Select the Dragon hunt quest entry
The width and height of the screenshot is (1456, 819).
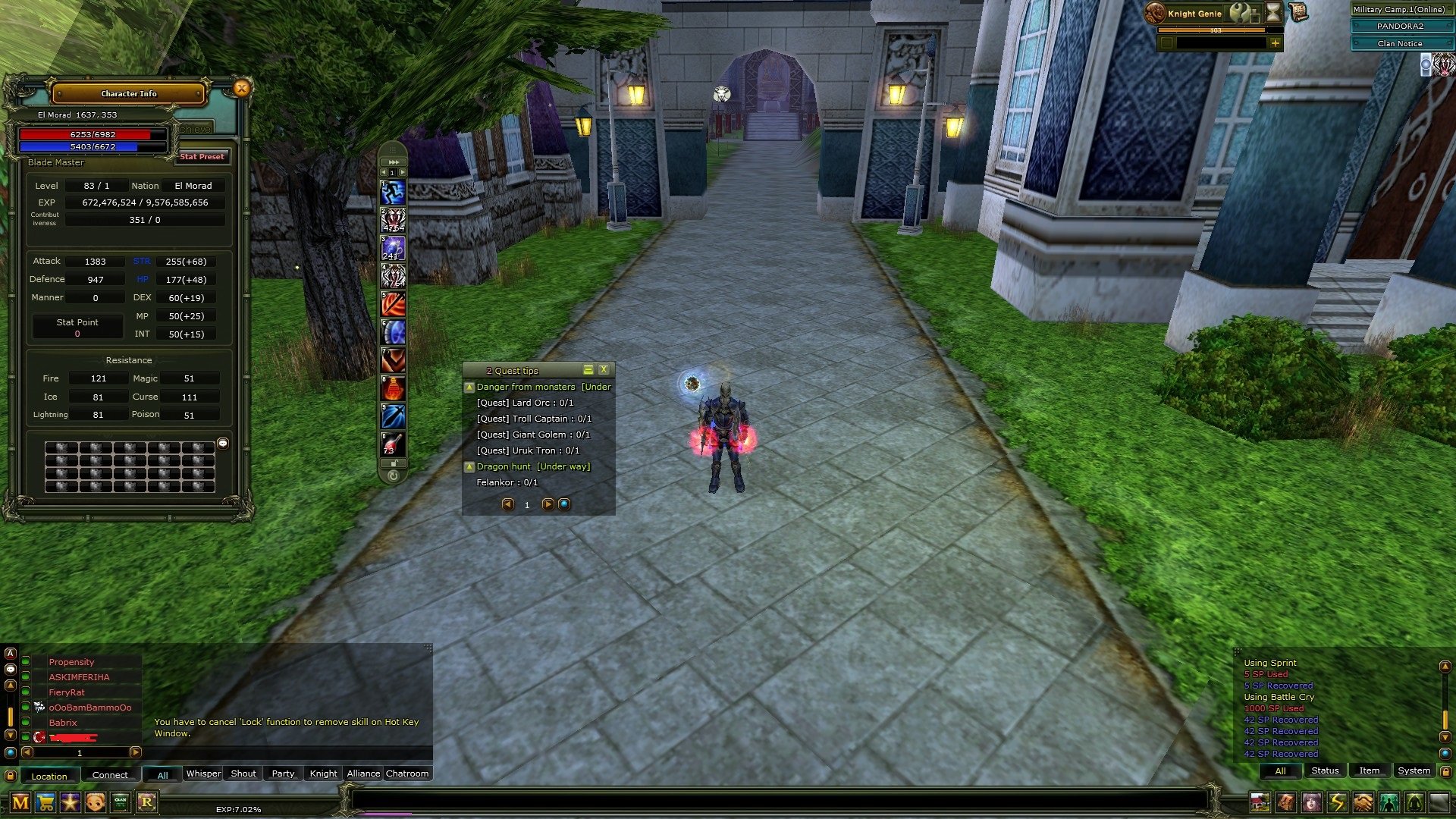(504, 466)
